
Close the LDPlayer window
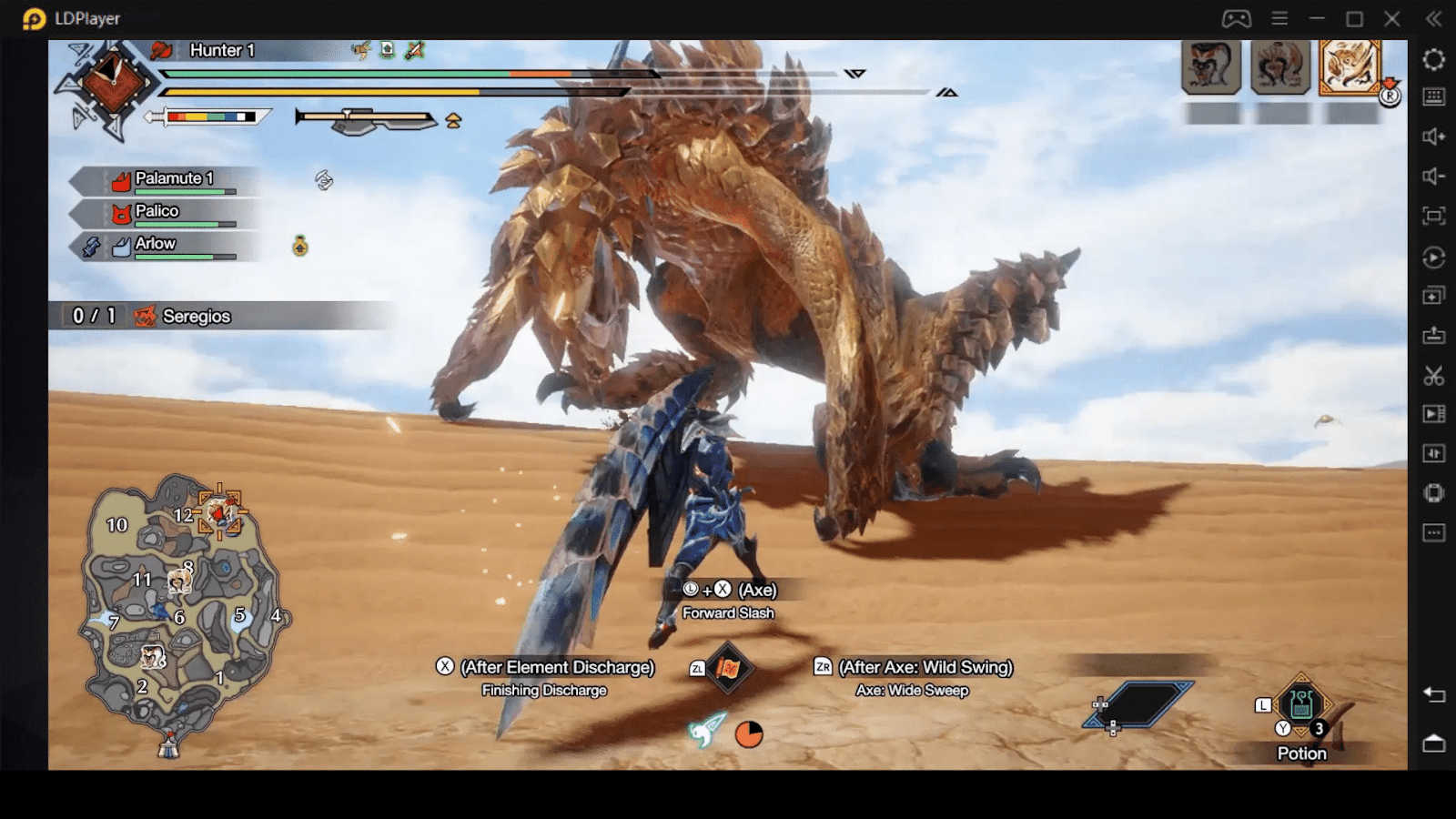[1392, 18]
